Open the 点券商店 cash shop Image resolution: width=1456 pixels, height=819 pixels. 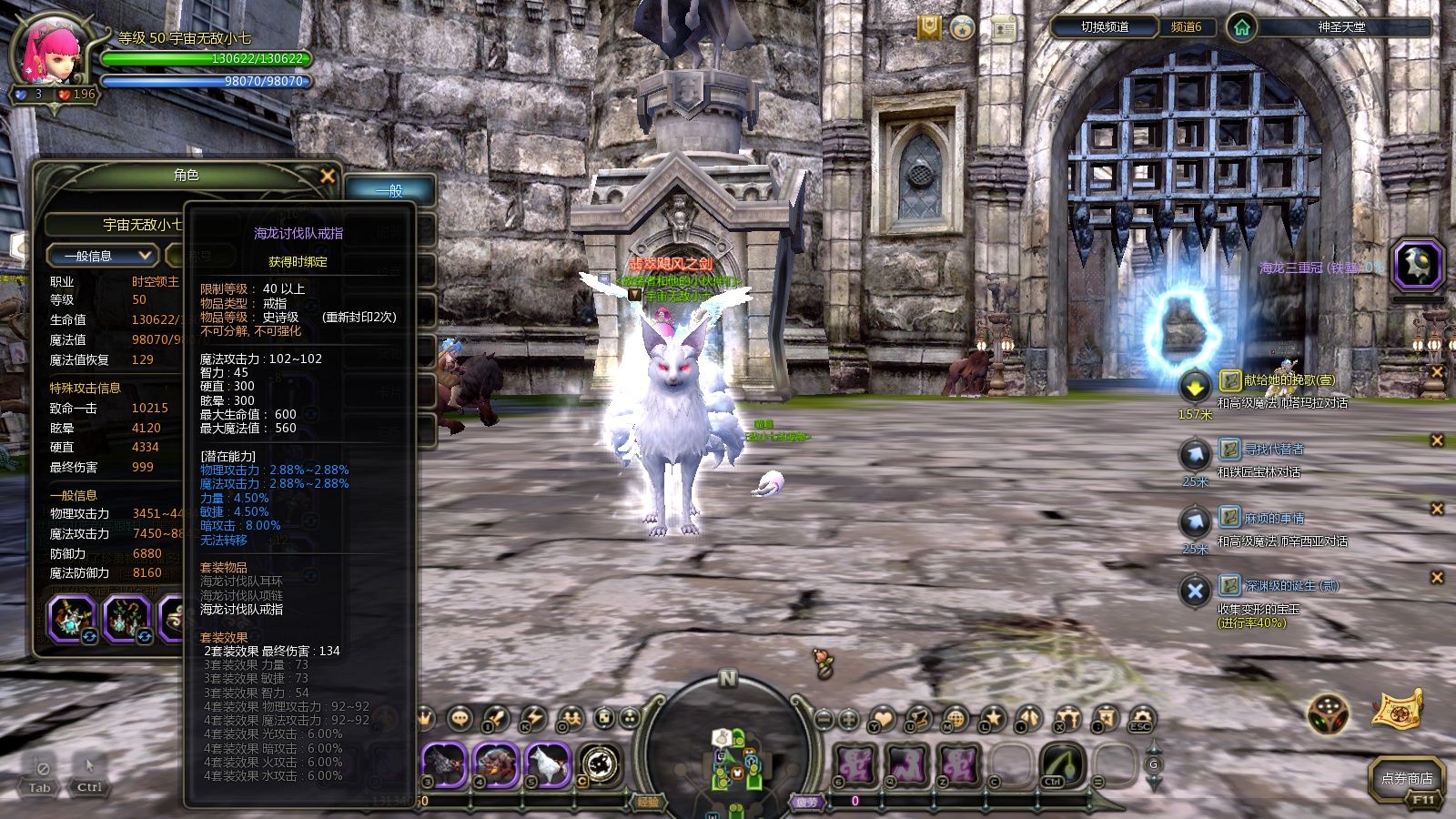click(x=1406, y=779)
